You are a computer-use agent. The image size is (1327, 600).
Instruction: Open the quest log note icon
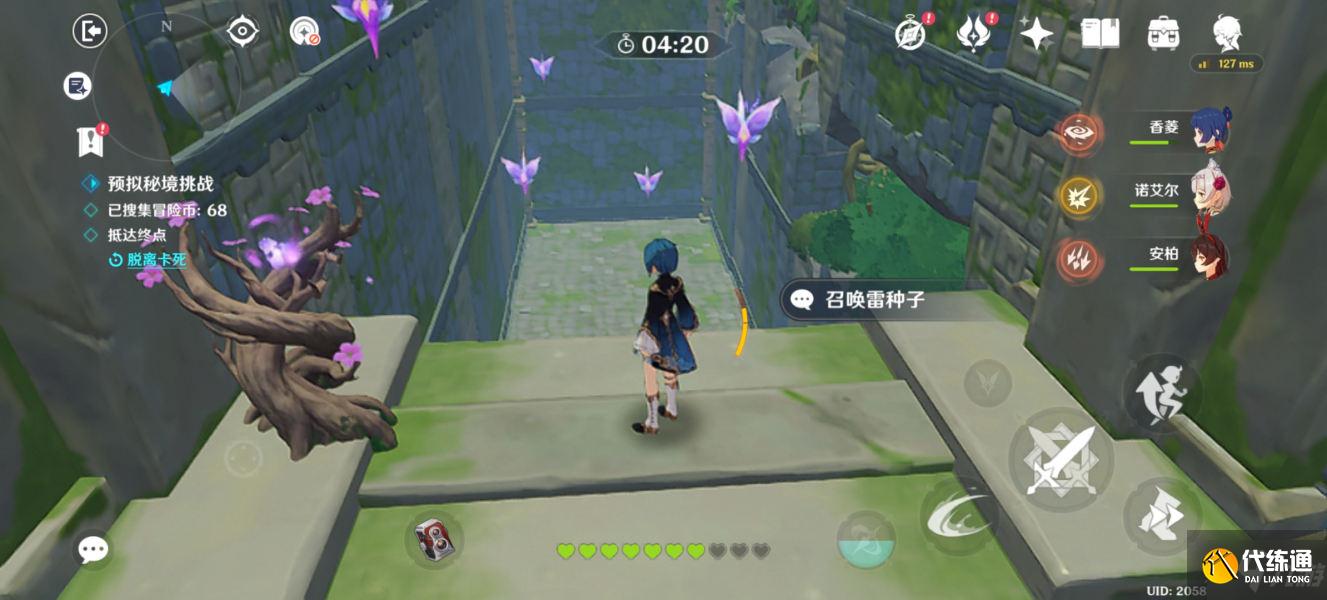76,87
